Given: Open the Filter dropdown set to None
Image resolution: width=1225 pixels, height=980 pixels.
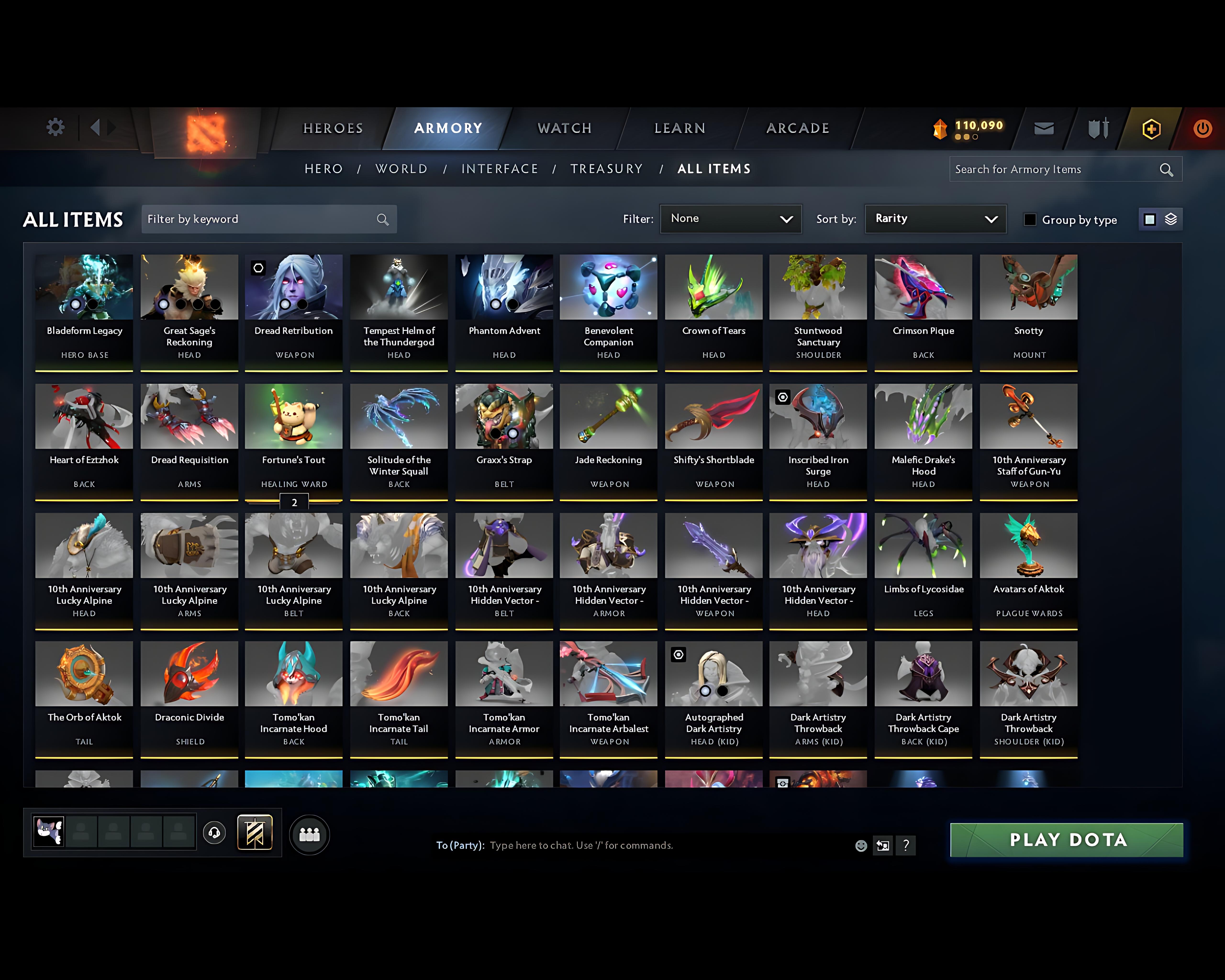Looking at the screenshot, I should [x=731, y=219].
